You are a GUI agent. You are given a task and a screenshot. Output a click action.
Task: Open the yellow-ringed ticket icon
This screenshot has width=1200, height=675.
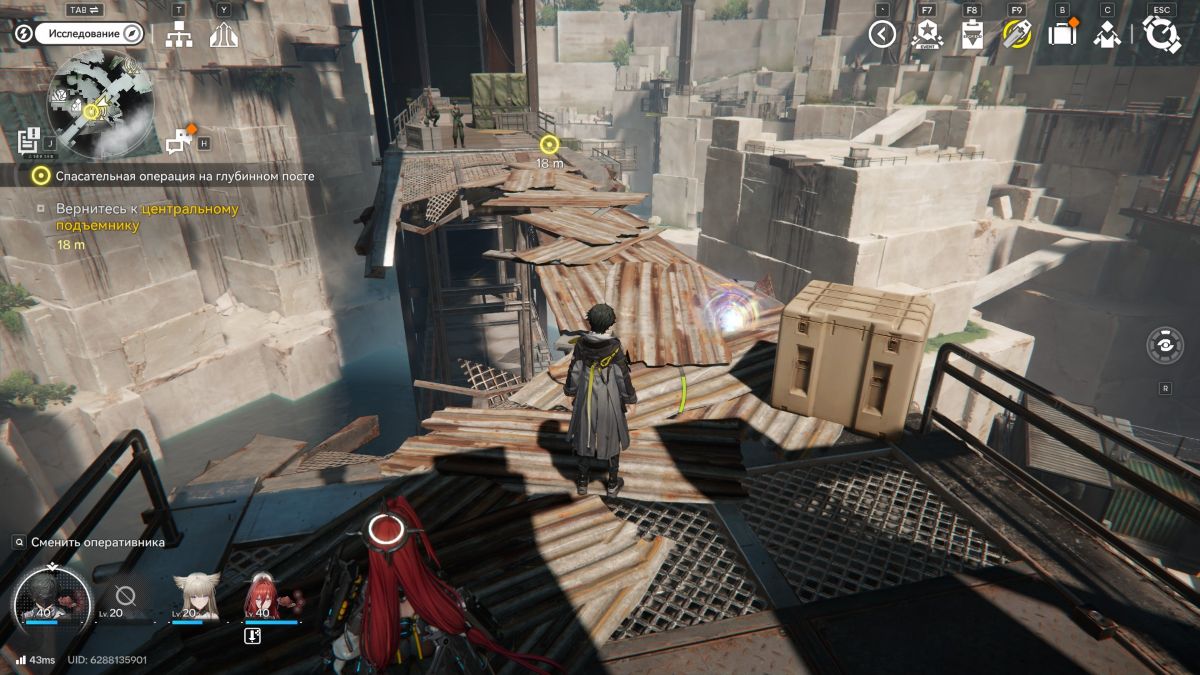click(x=1016, y=35)
